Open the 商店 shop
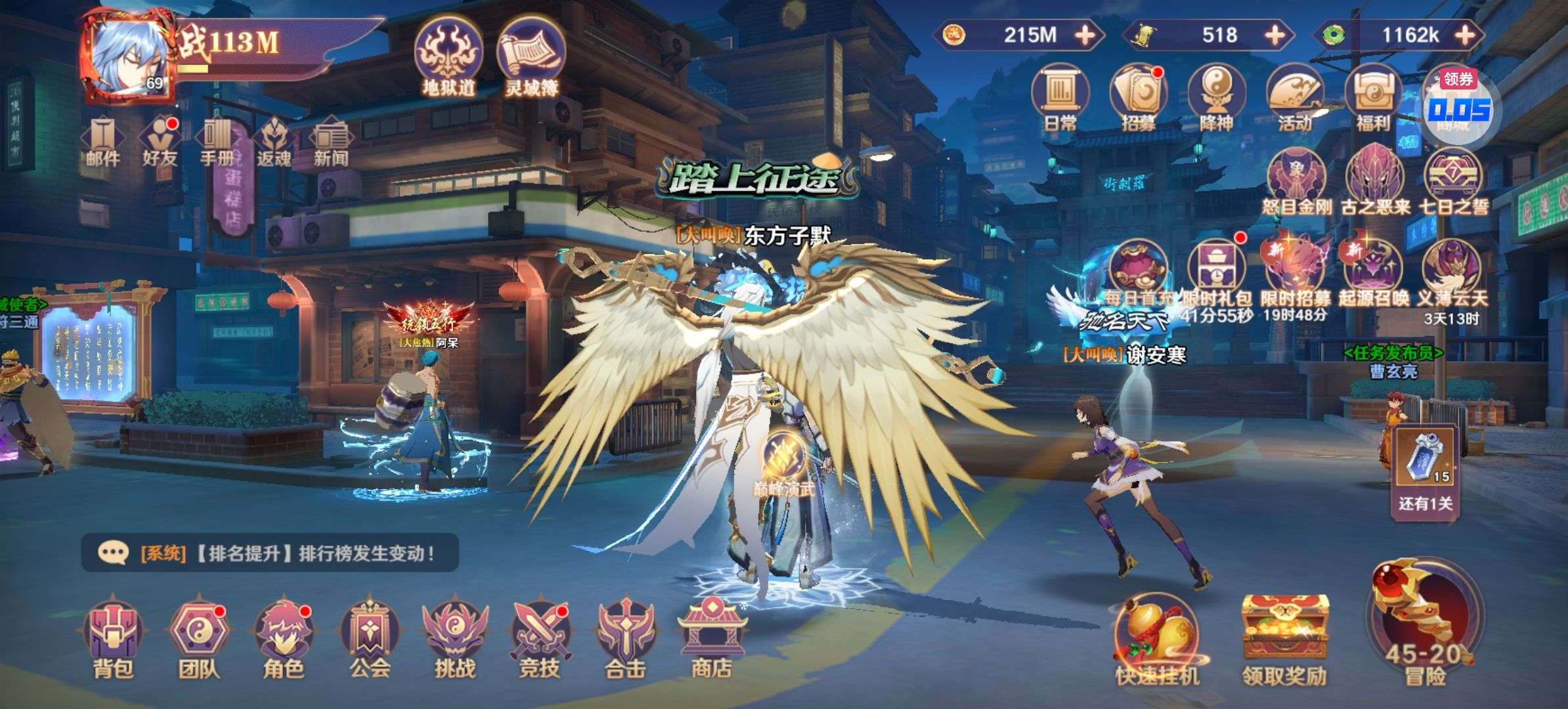 pyautogui.click(x=711, y=635)
